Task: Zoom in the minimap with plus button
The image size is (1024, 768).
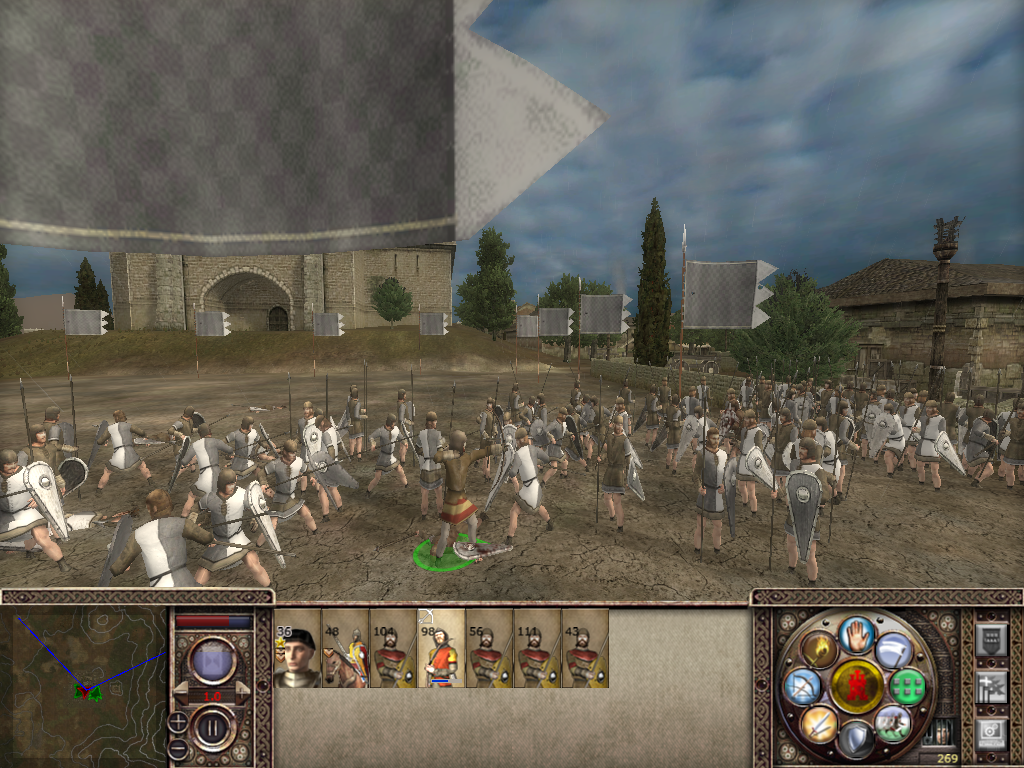Action: (178, 721)
